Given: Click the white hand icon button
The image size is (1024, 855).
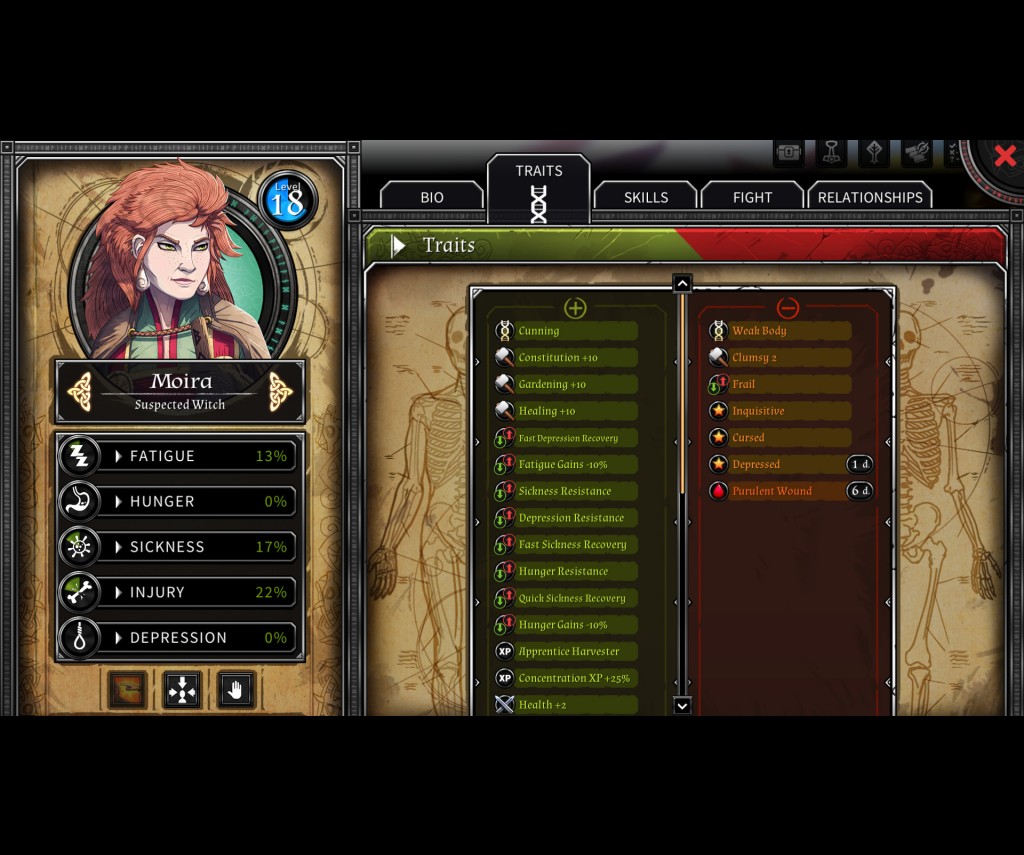Looking at the screenshot, I should [236, 690].
